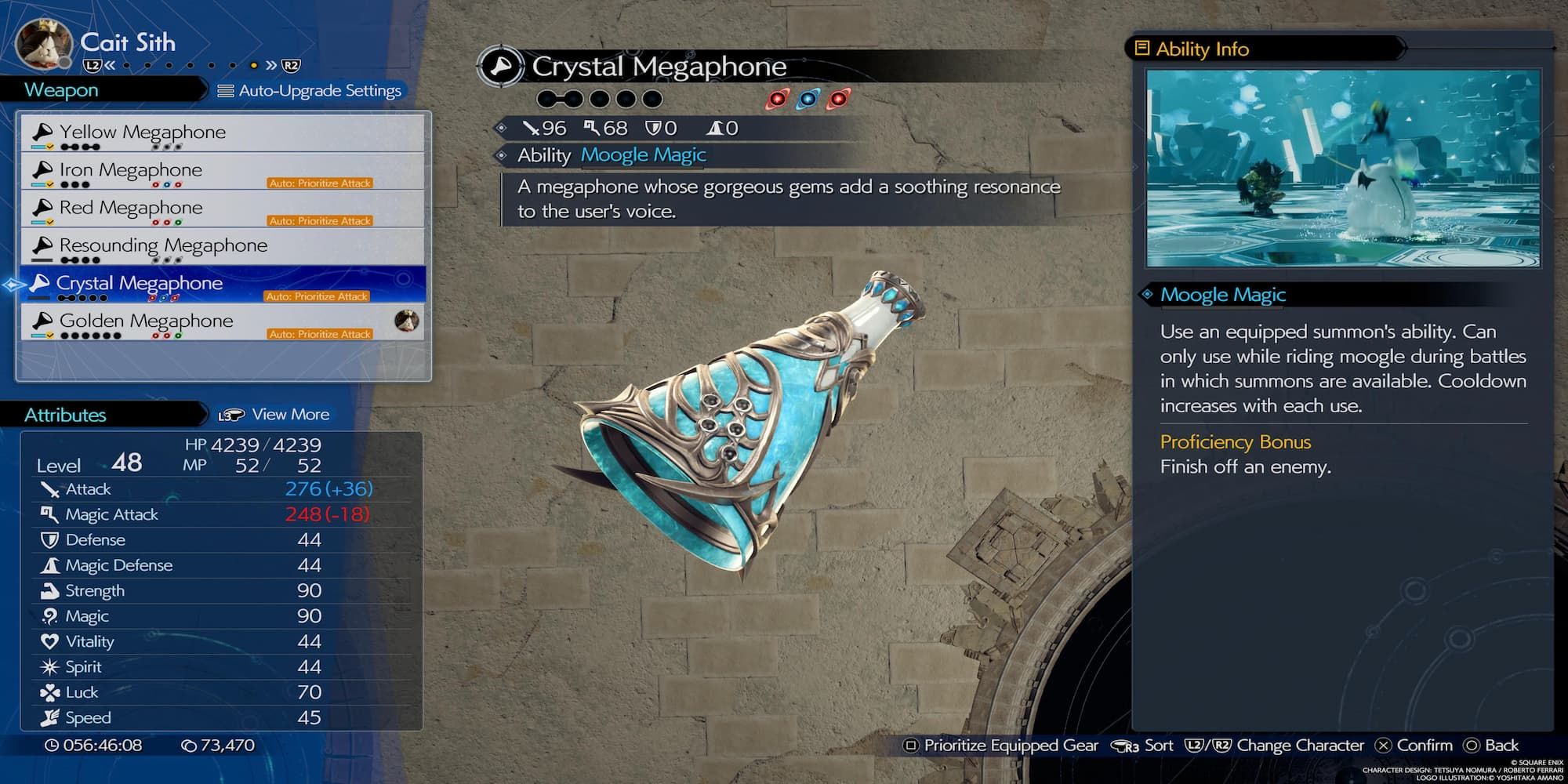Switch to the Weapon tab header
The width and height of the screenshot is (1568, 784).
61,90
